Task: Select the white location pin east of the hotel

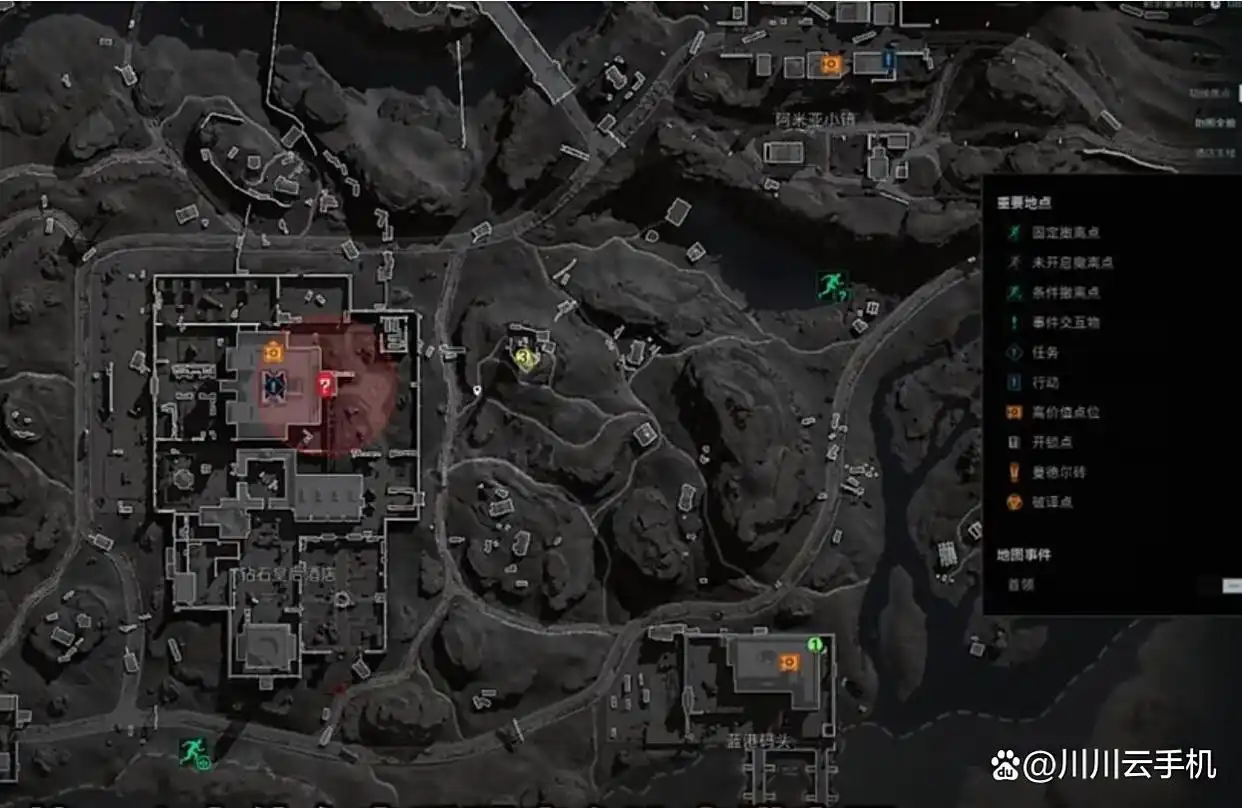Action: (x=479, y=390)
